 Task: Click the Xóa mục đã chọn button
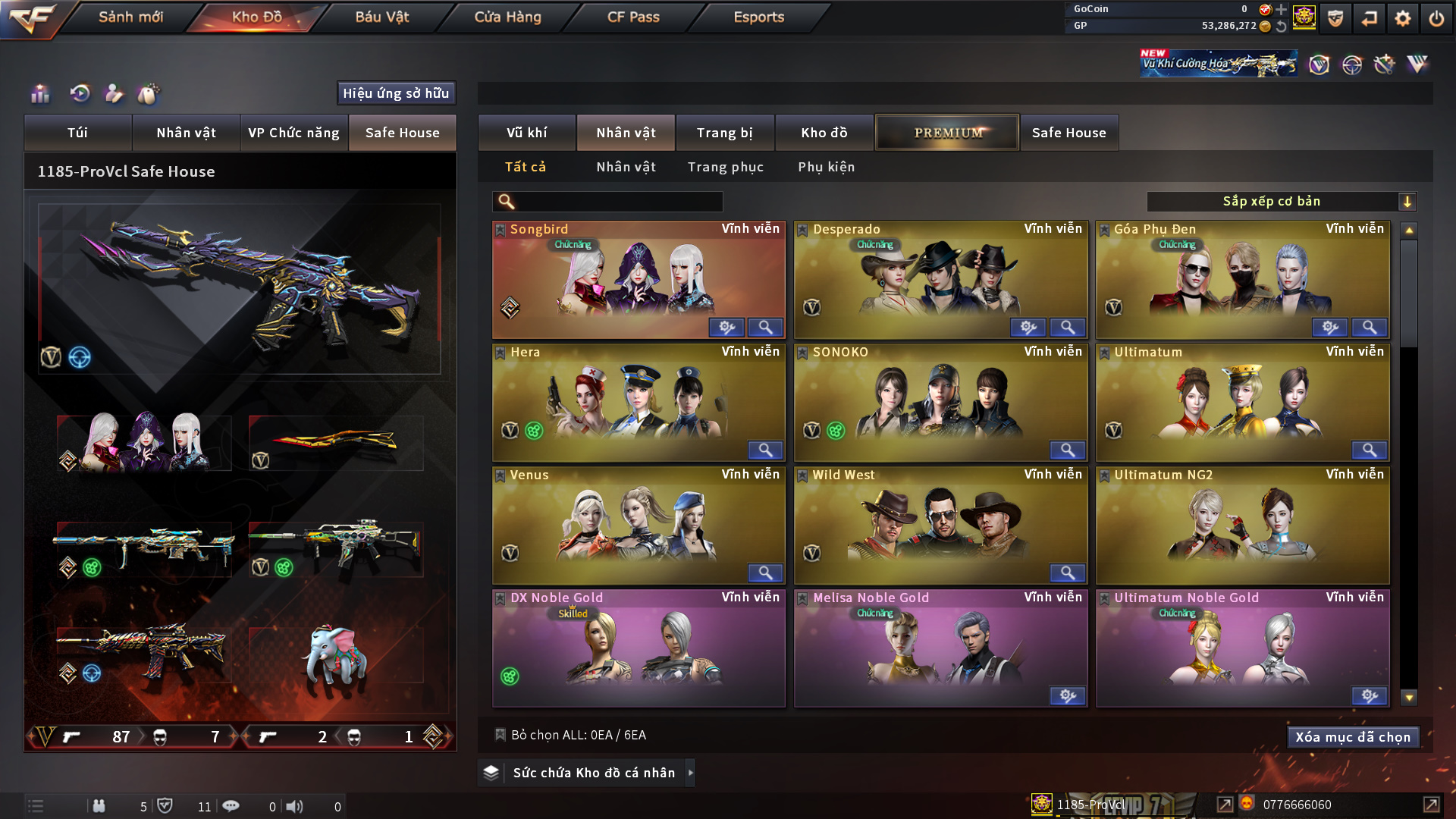1352,737
